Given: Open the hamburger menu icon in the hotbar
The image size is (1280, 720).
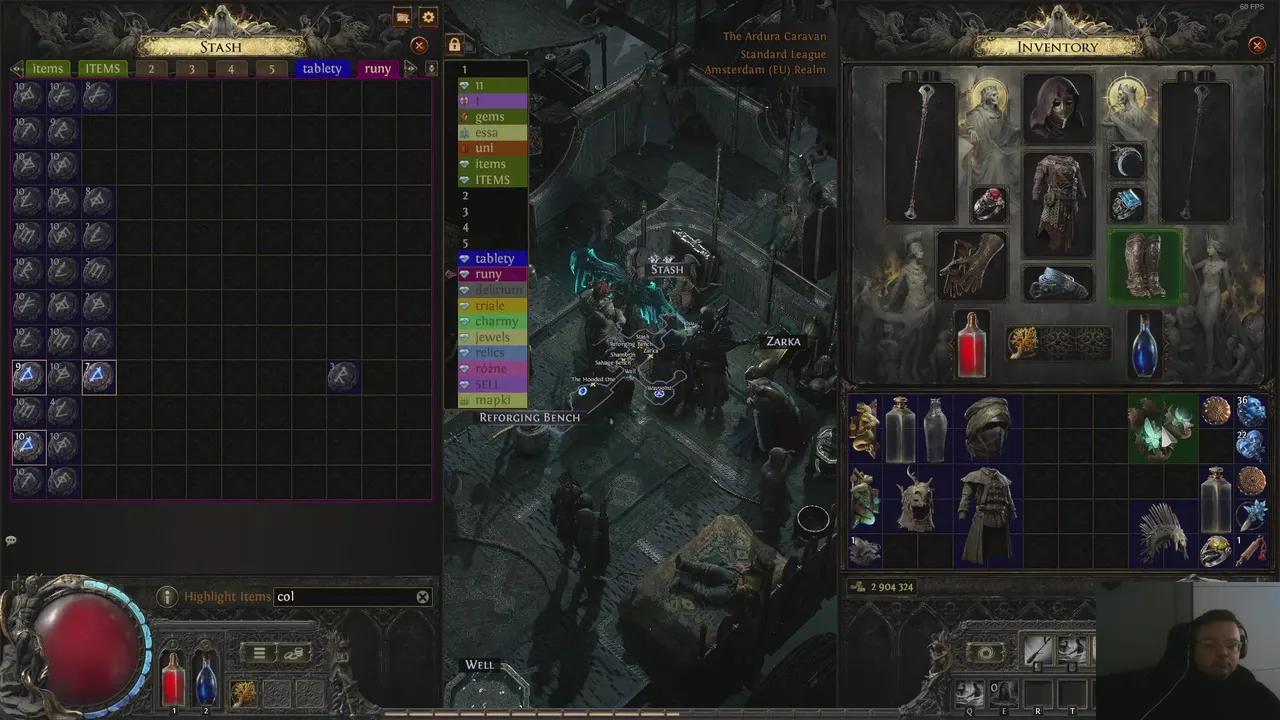Looking at the screenshot, I should (258, 652).
